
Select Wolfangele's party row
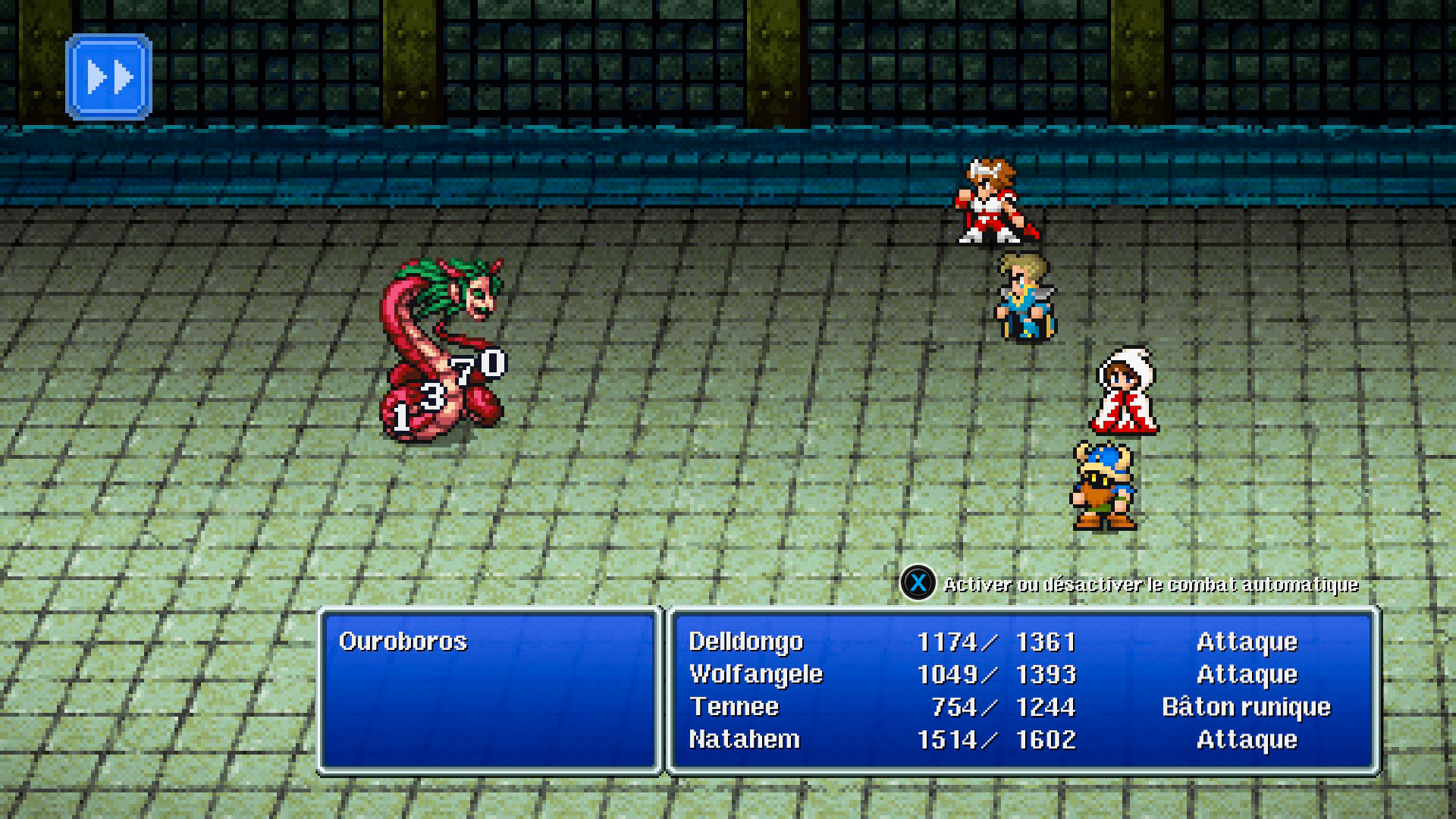pyautogui.click(x=756, y=674)
